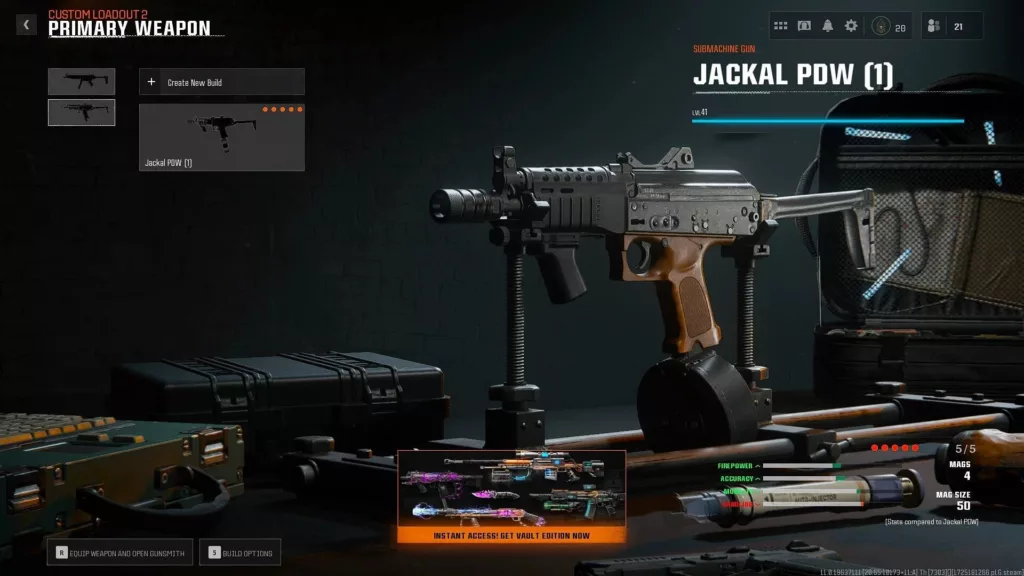Select the highlighted second weapon thumbnail
The width and height of the screenshot is (1024, 576).
81,113
